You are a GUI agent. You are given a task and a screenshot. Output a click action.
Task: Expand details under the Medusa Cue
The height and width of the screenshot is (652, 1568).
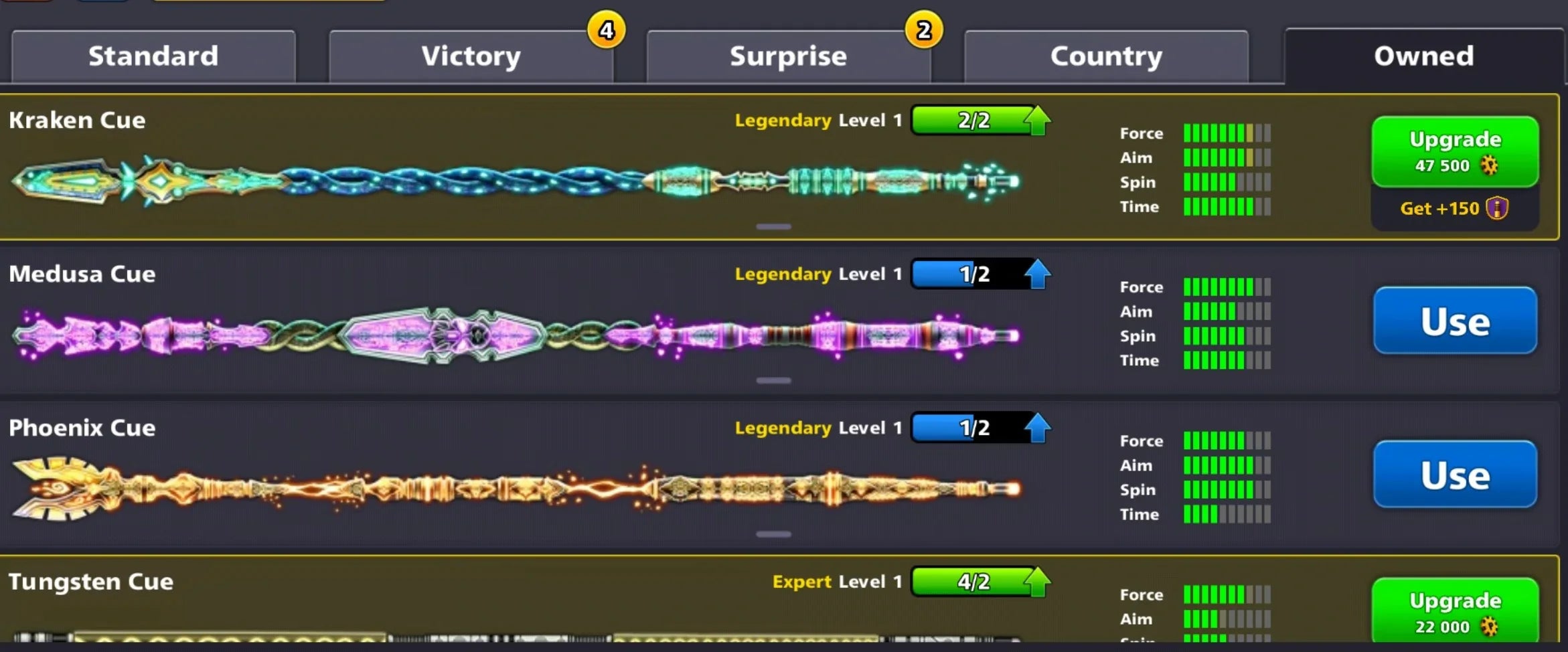pos(773,380)
